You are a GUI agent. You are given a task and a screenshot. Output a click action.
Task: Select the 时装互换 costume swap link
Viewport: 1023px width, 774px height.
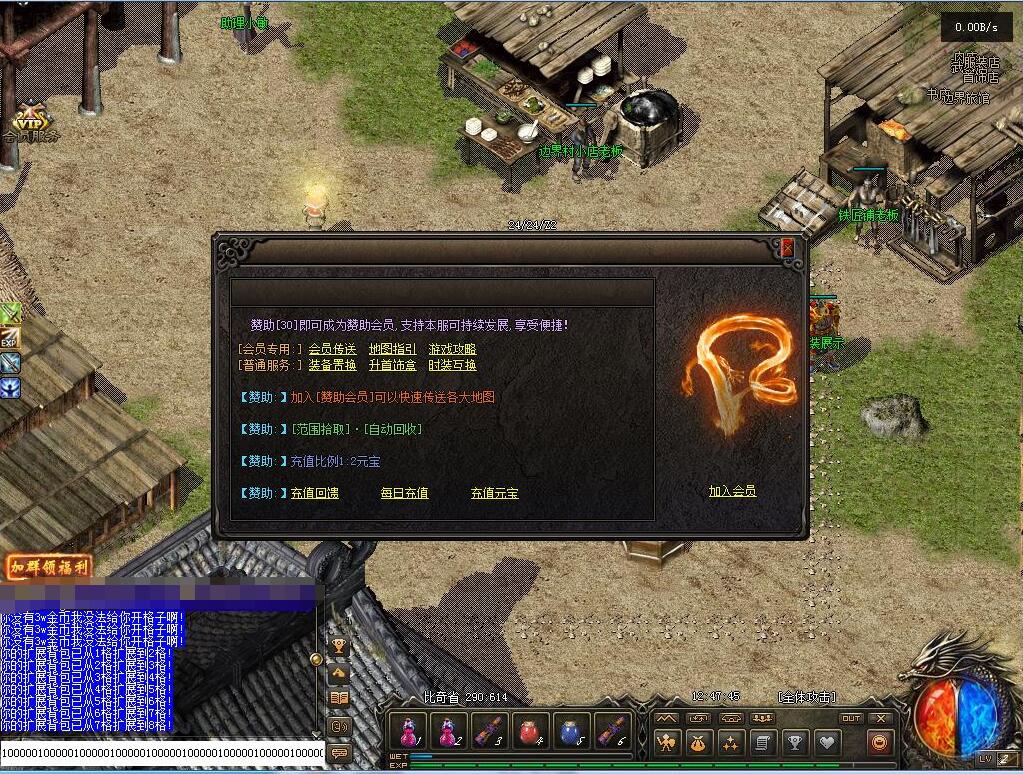tap(452, 365)
